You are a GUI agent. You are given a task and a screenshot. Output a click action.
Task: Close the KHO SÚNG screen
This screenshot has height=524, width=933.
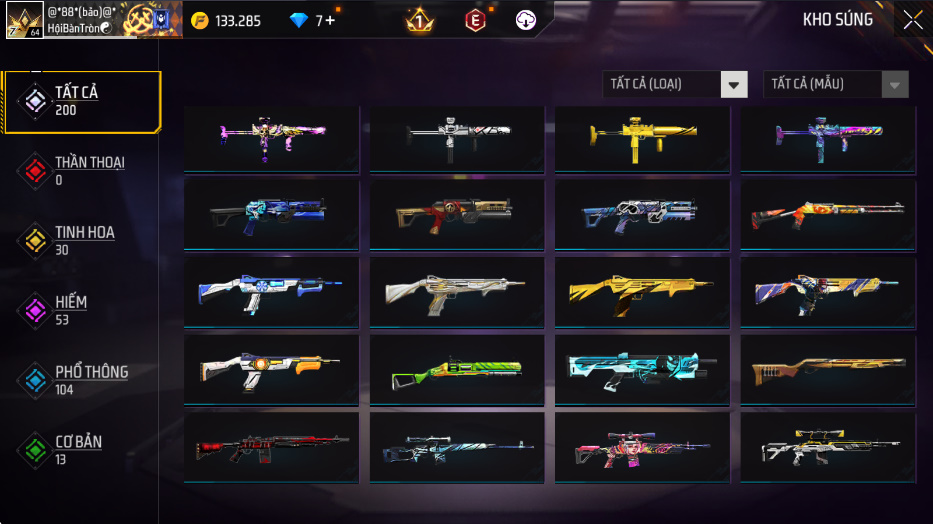pos(912,20)
